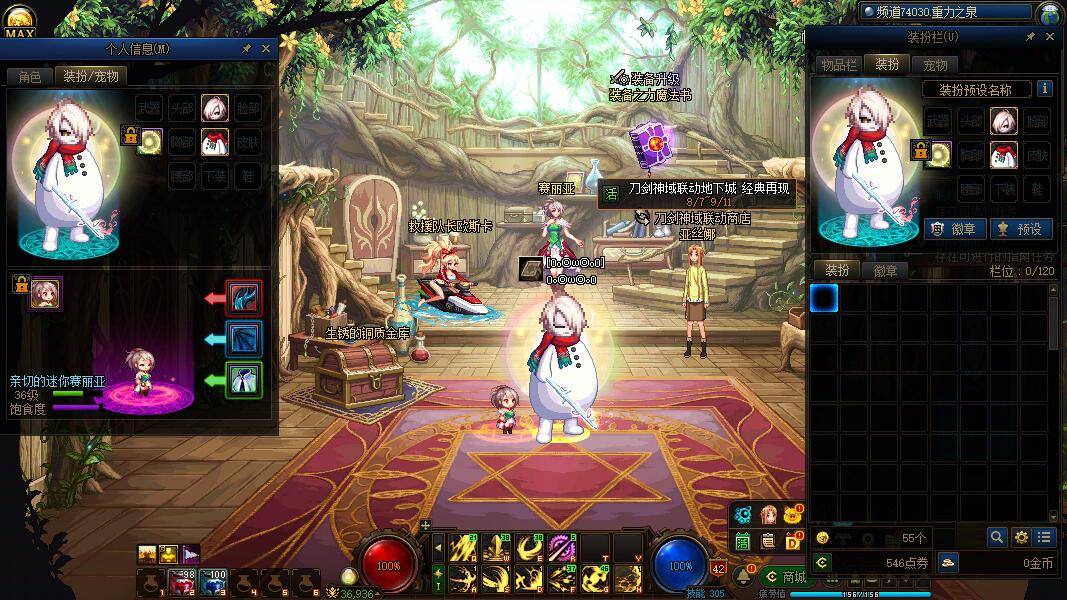Open the yellow pig event icon

793,515
